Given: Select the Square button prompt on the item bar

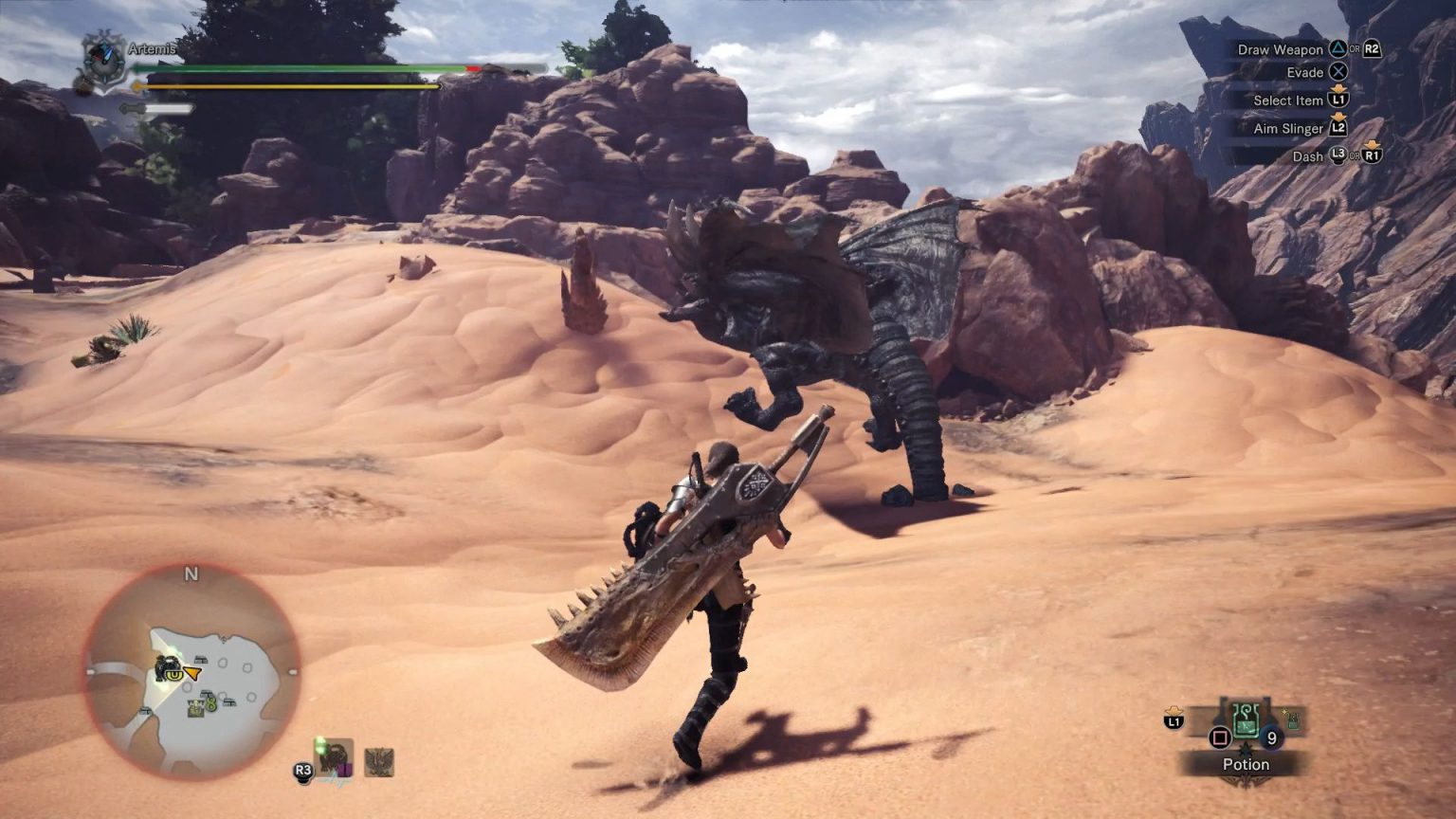Looking at the screenshot, I should (x=1219, y=737).
